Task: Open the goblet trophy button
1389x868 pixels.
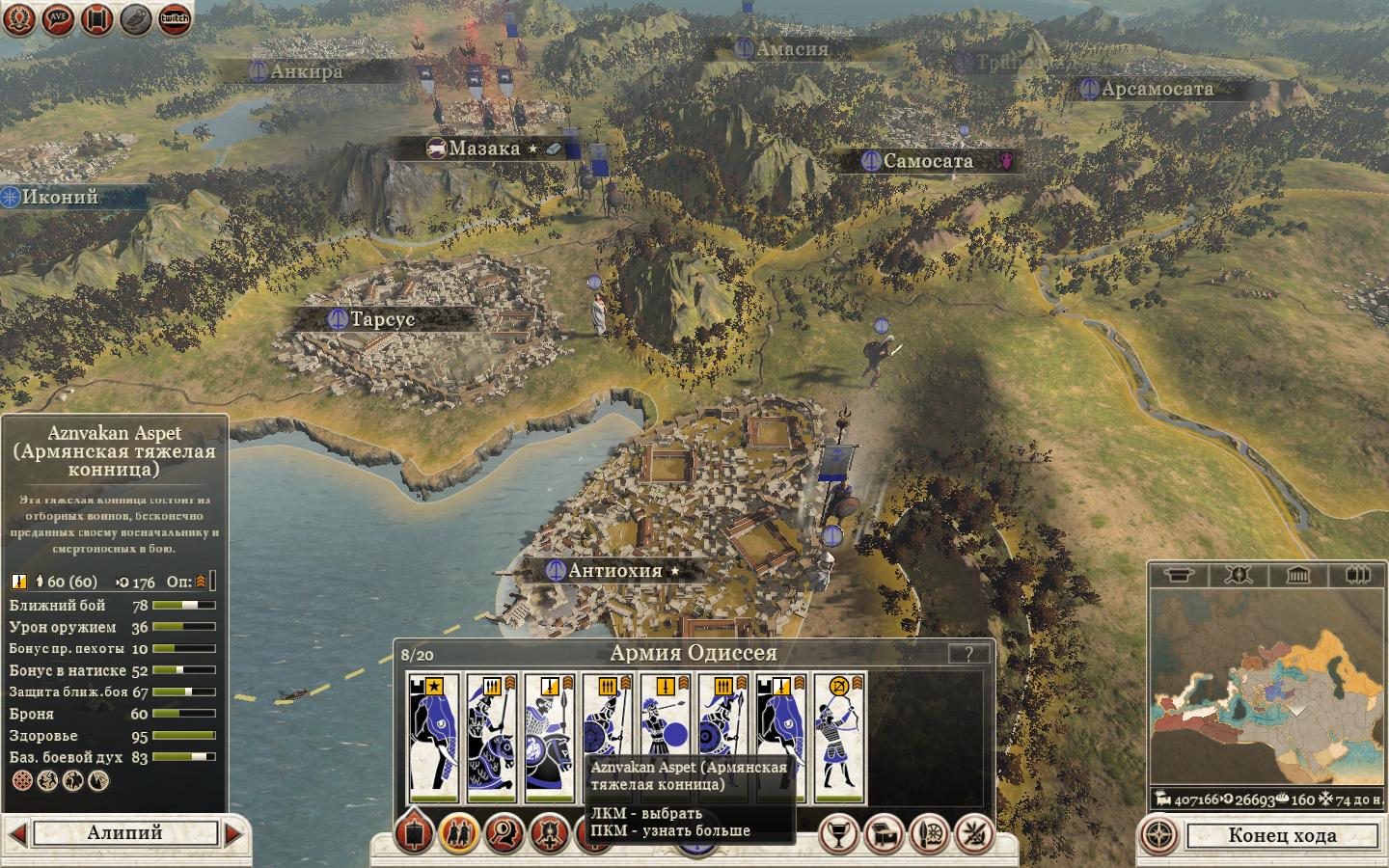Action: click(x=838, y=834)
